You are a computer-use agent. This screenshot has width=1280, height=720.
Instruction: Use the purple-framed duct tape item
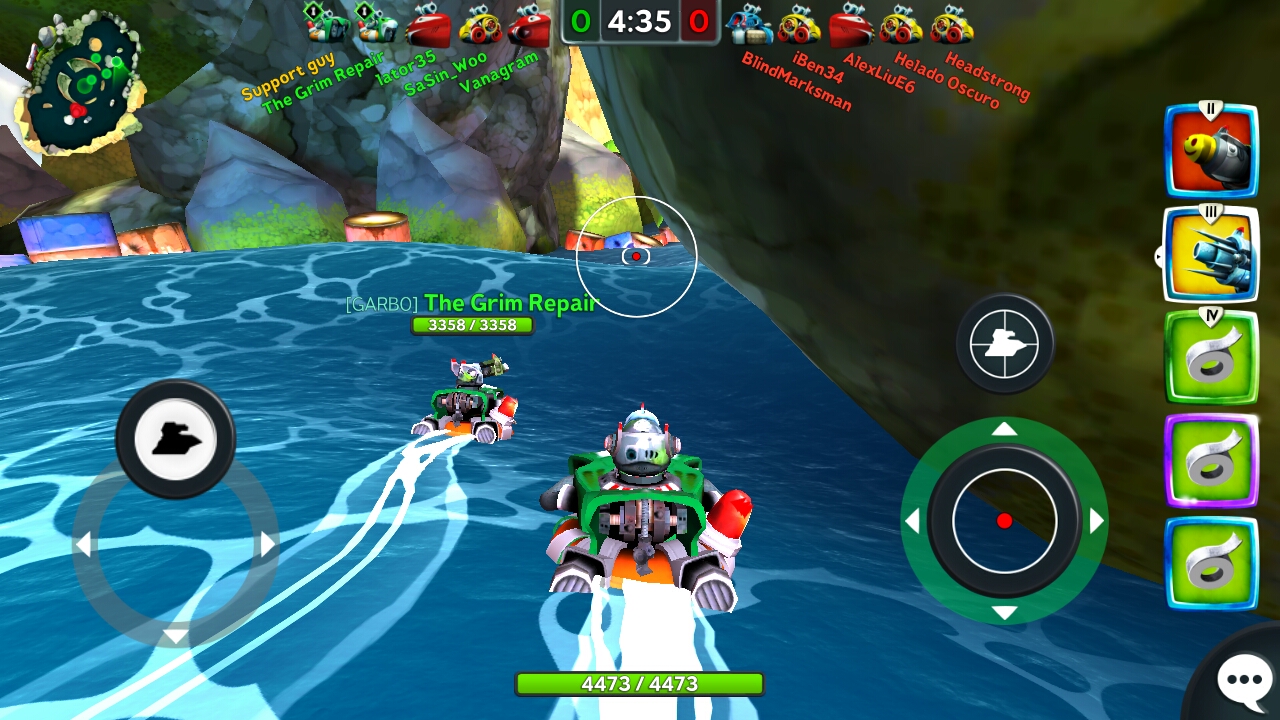(1211, 461)
